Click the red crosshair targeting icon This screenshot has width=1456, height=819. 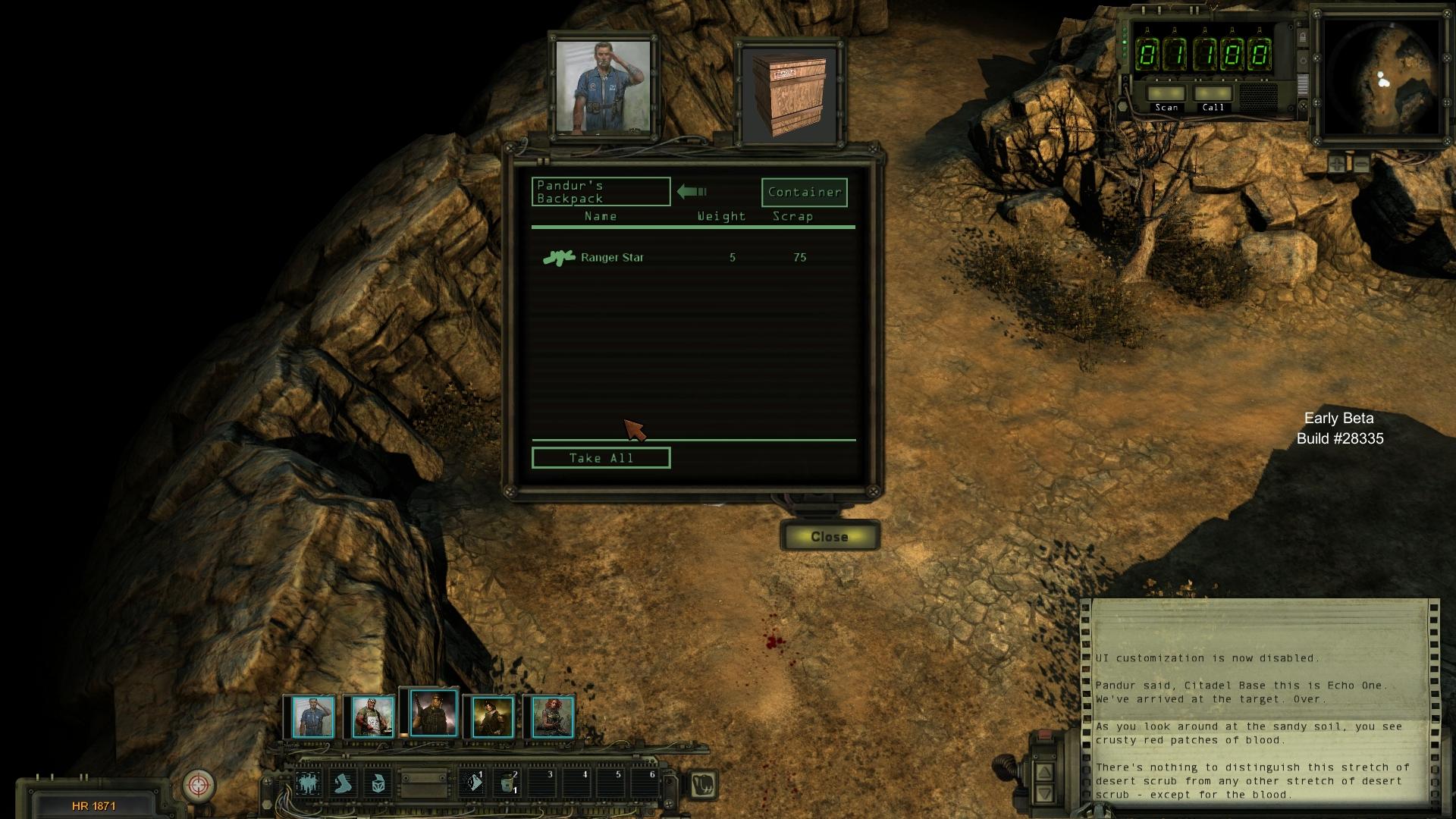tap(199, 784)
